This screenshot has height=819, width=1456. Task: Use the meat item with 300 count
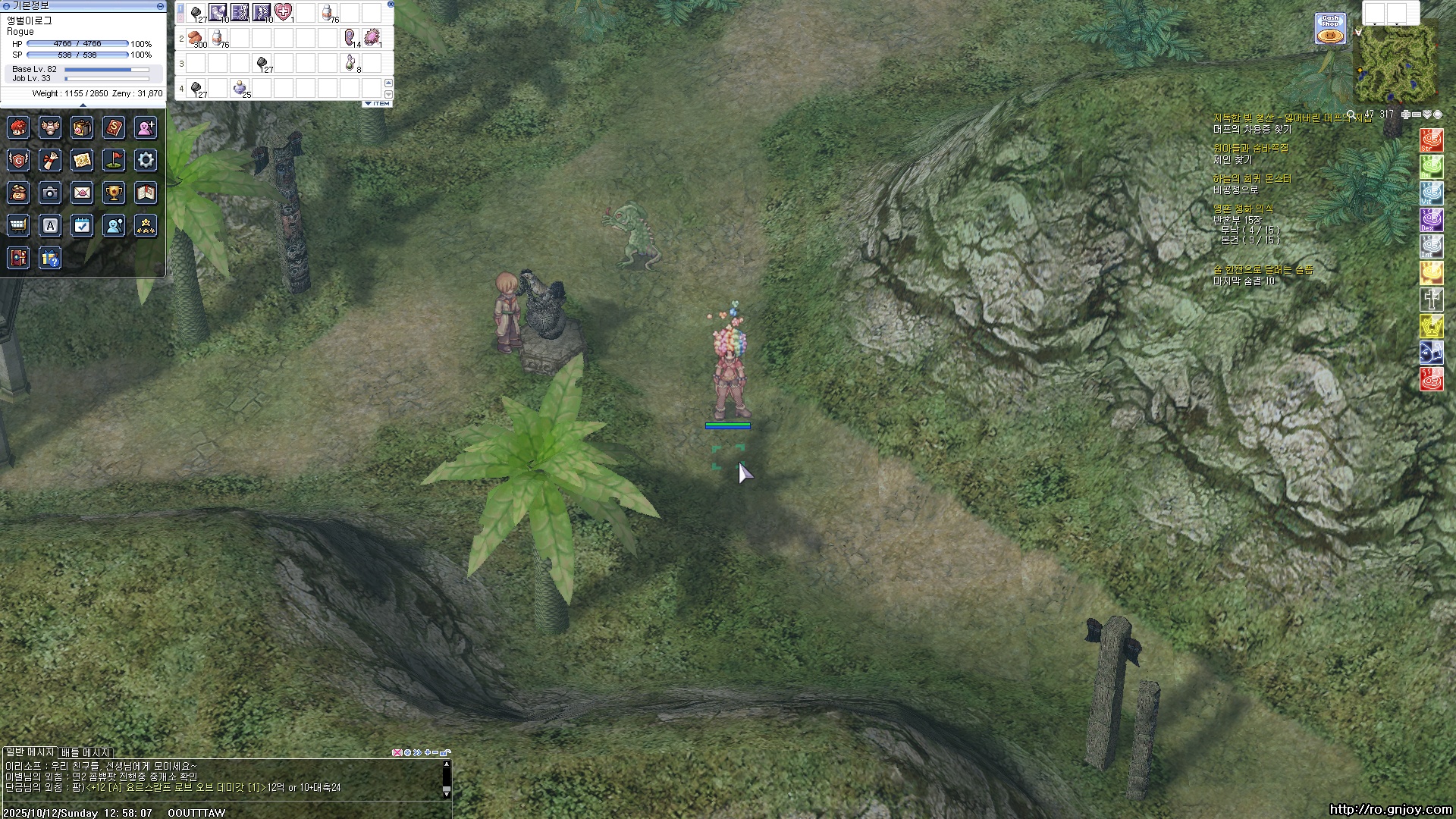pyautogui.click(x=196, y=37)
